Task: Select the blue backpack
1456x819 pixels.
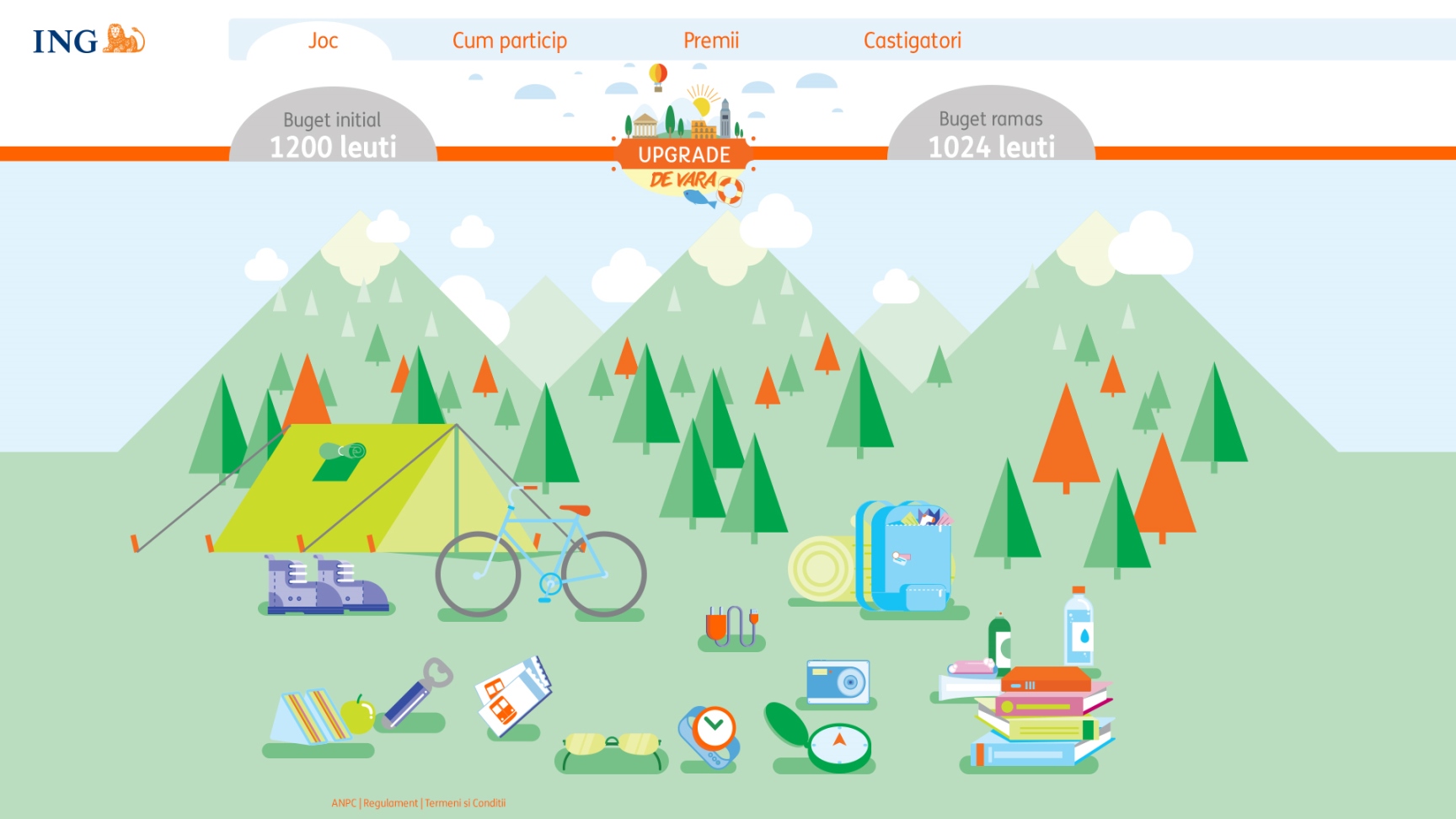Action: coord(907,557)
